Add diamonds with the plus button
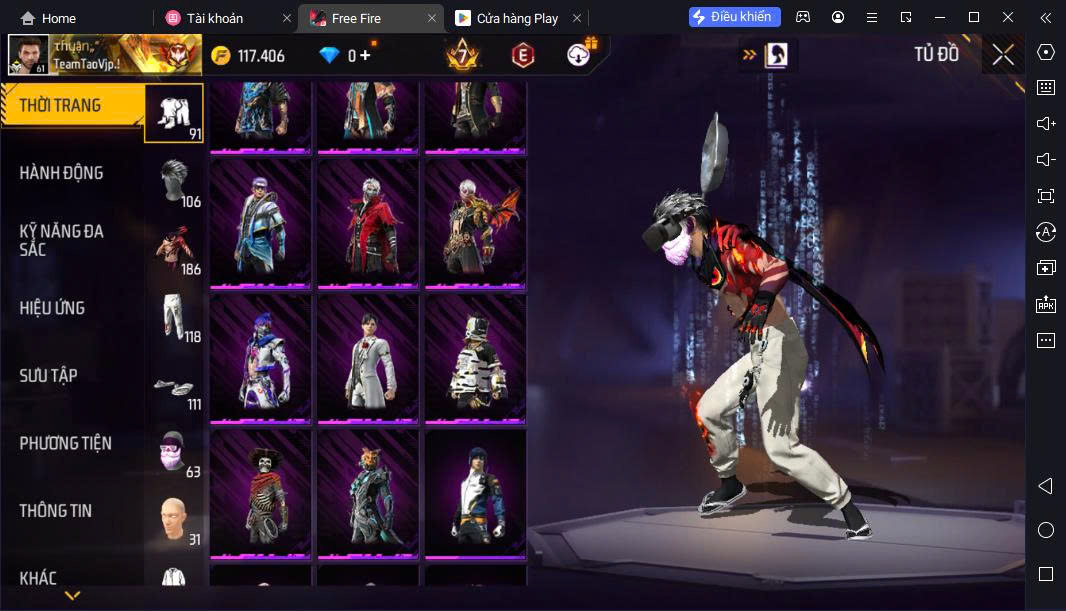 click(365, 56)
